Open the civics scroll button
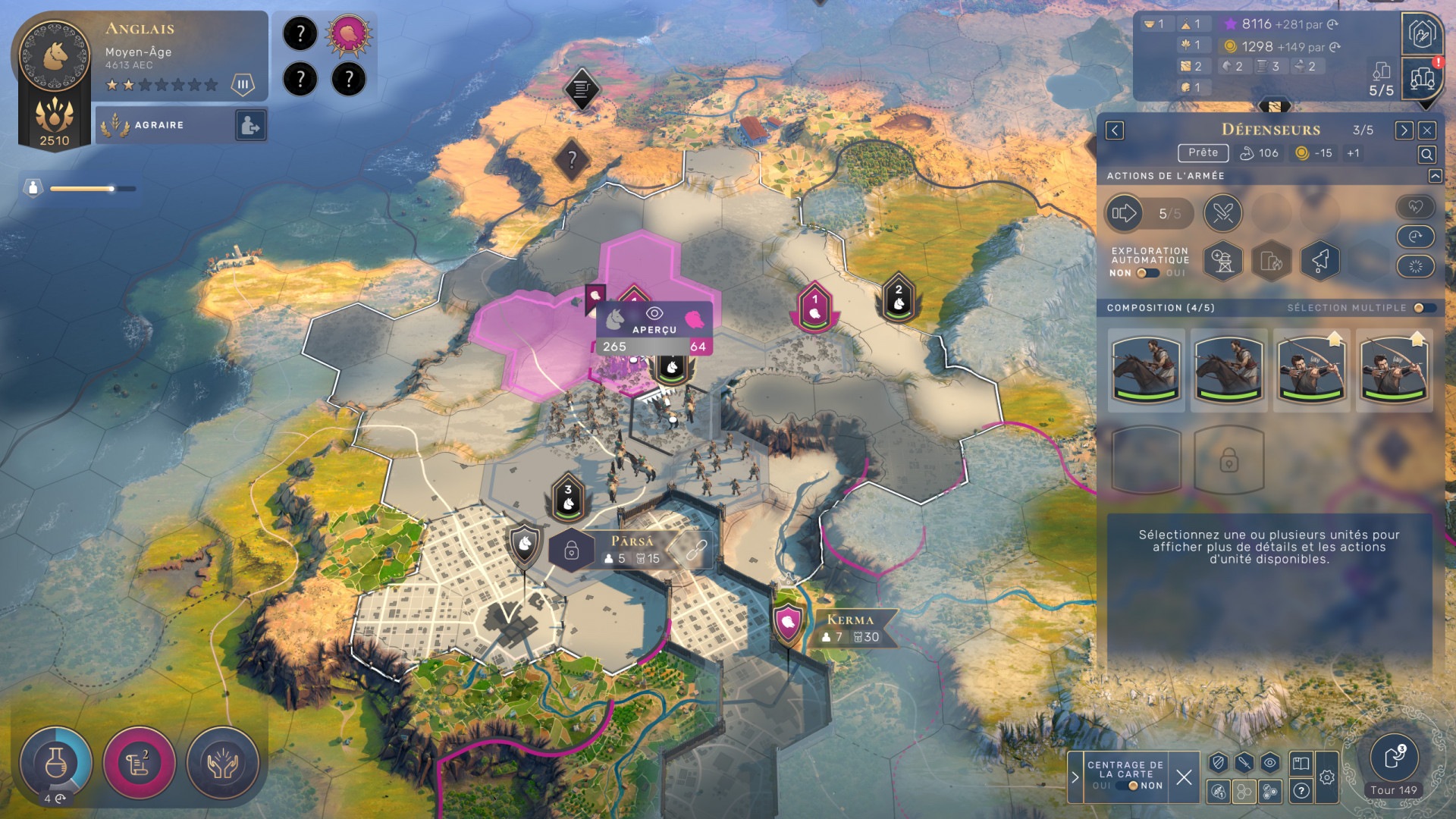 click(139, 764)
